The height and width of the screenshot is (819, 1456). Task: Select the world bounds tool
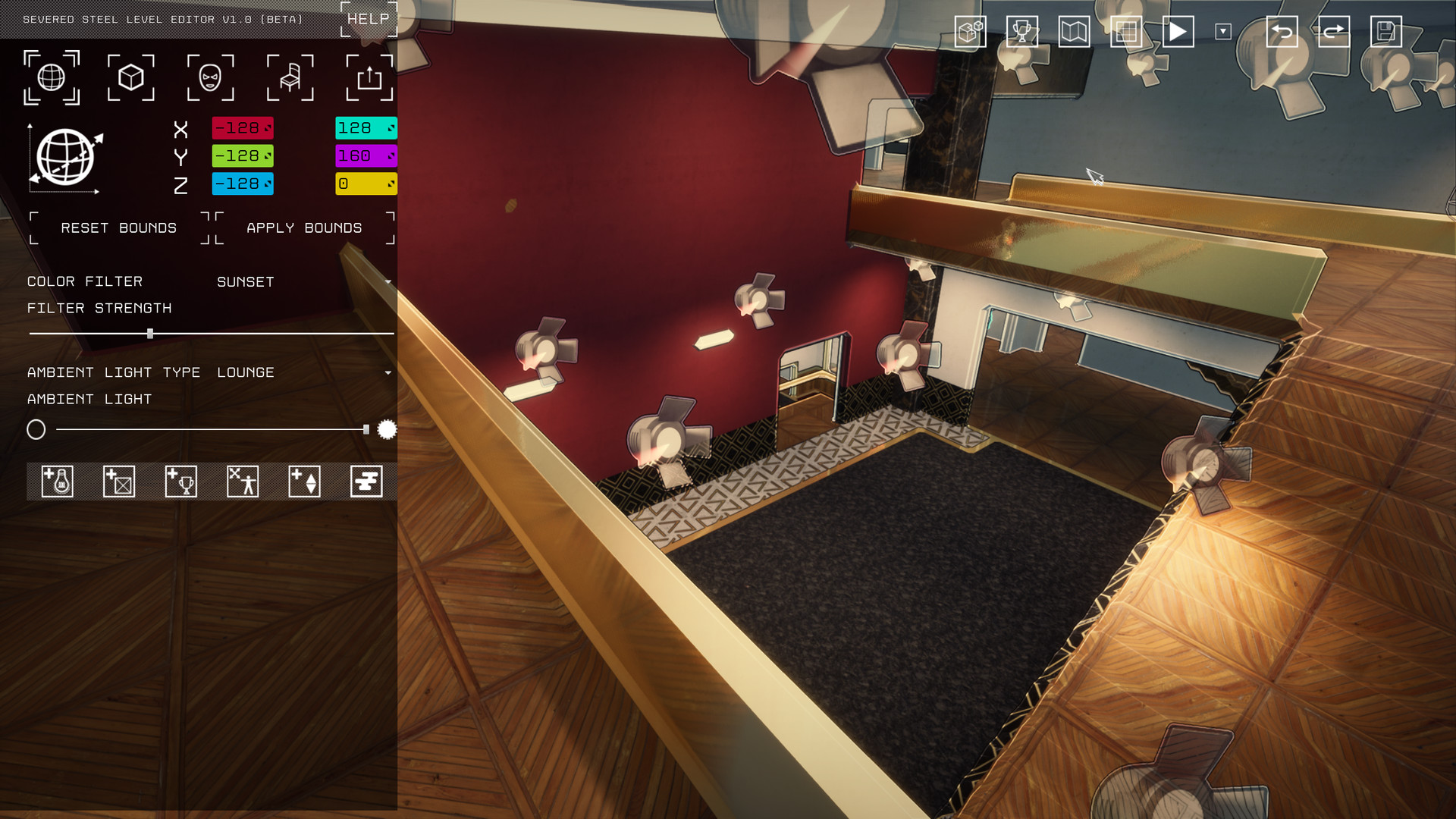tap(51, 77)
